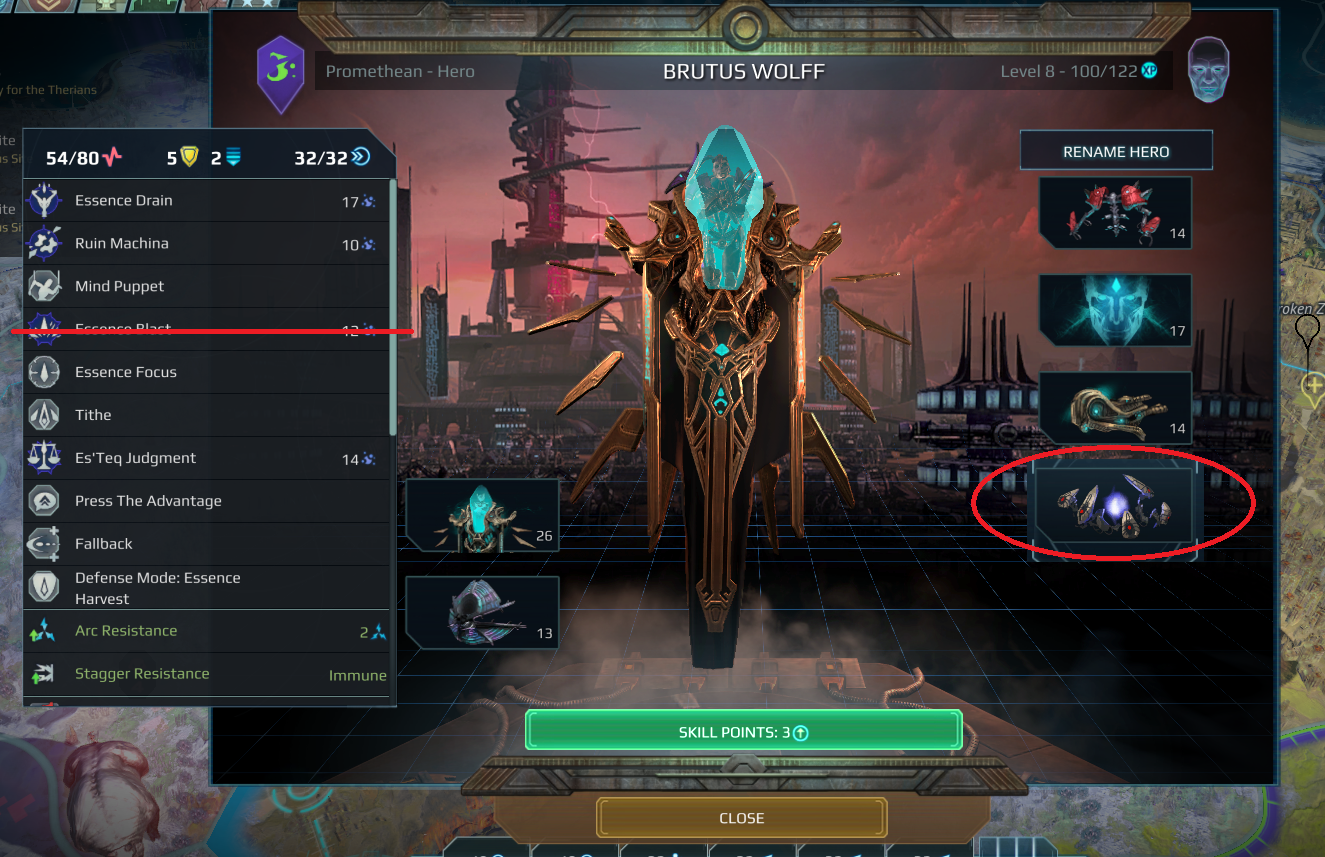Select the equipped weapon thumbnail numbered 26
Screen dimensions: 1325x857
pyautogui.click(x=482, y=514)
